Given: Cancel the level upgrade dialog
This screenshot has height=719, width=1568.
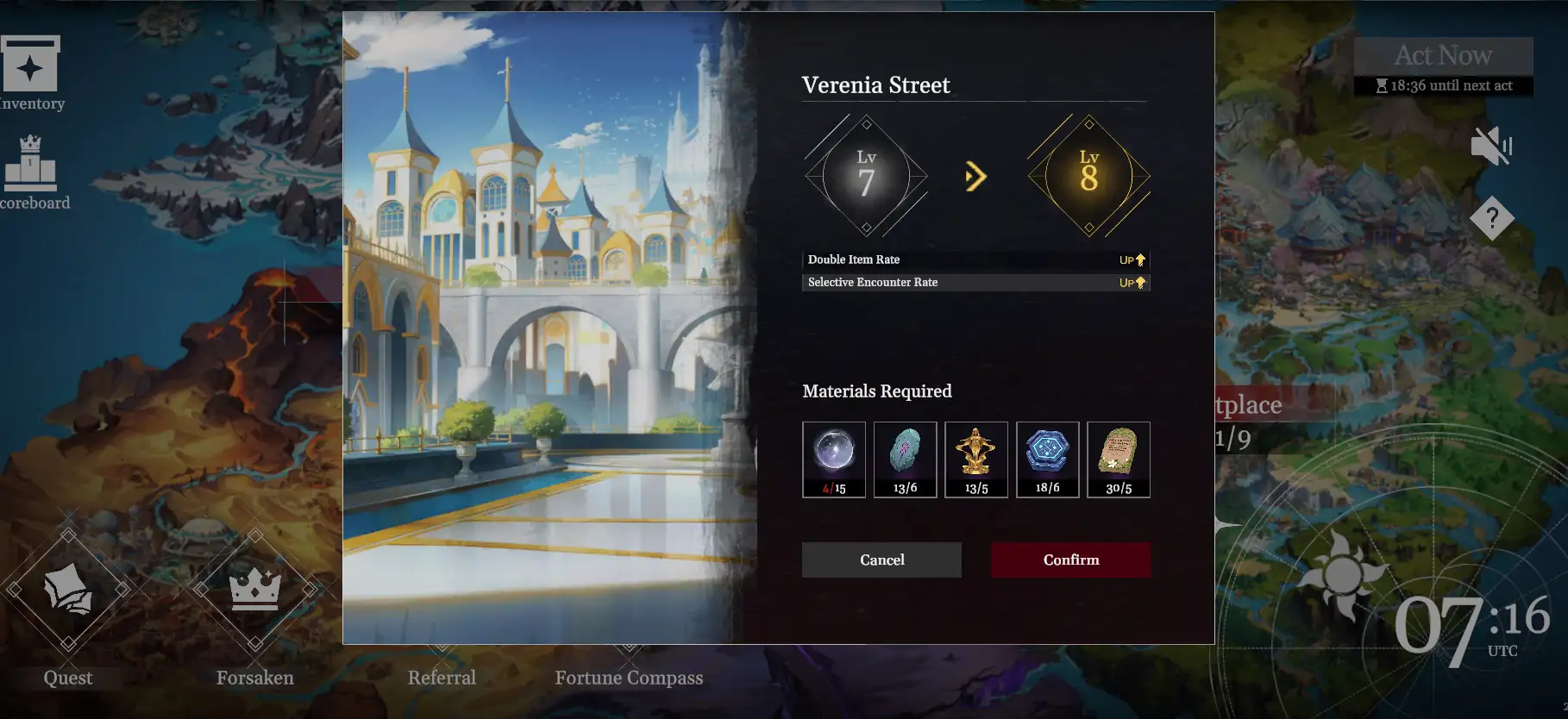Looking at the screenshot, I should tap(881, 560).
